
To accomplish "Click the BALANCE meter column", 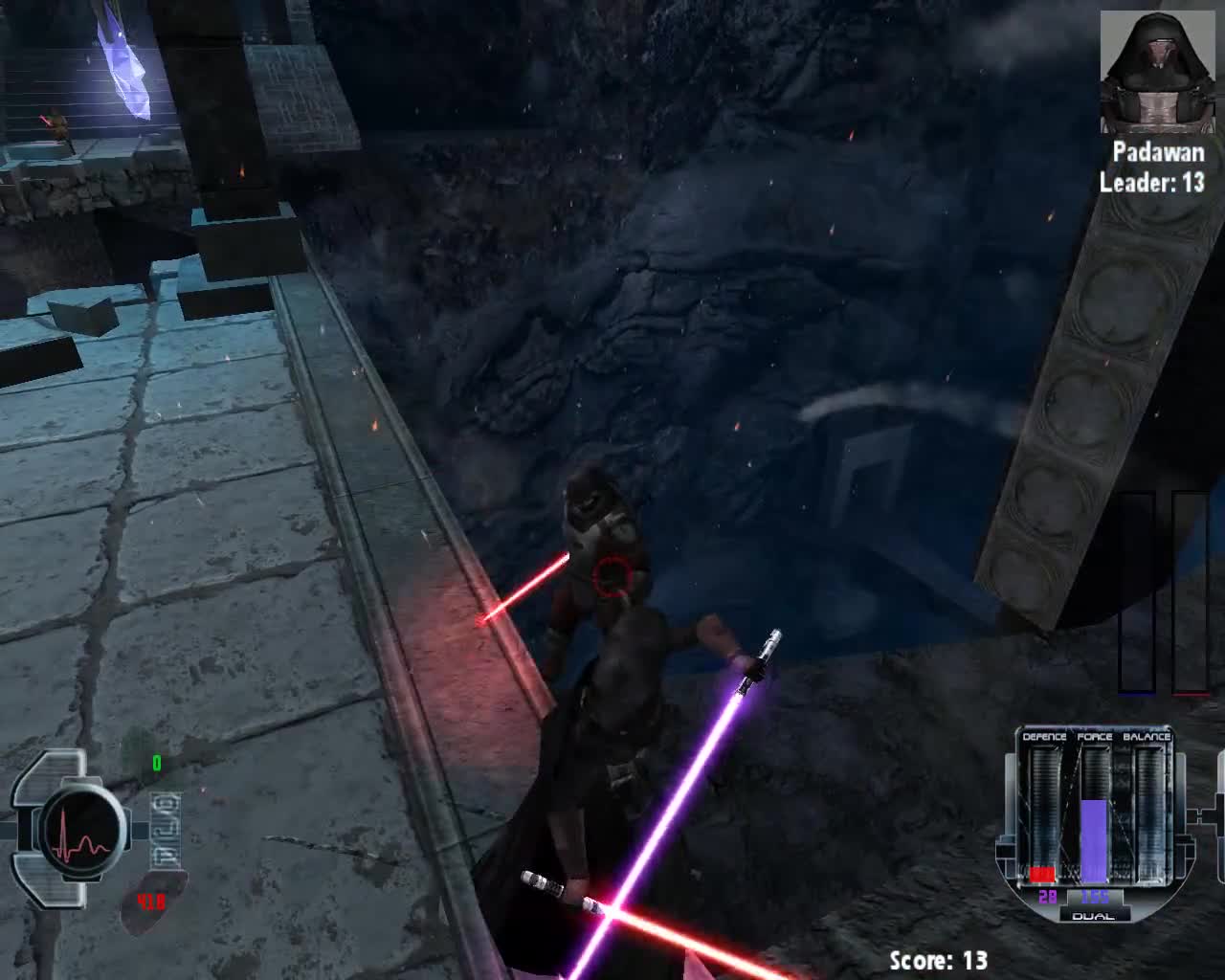I will click(1148, 813).
